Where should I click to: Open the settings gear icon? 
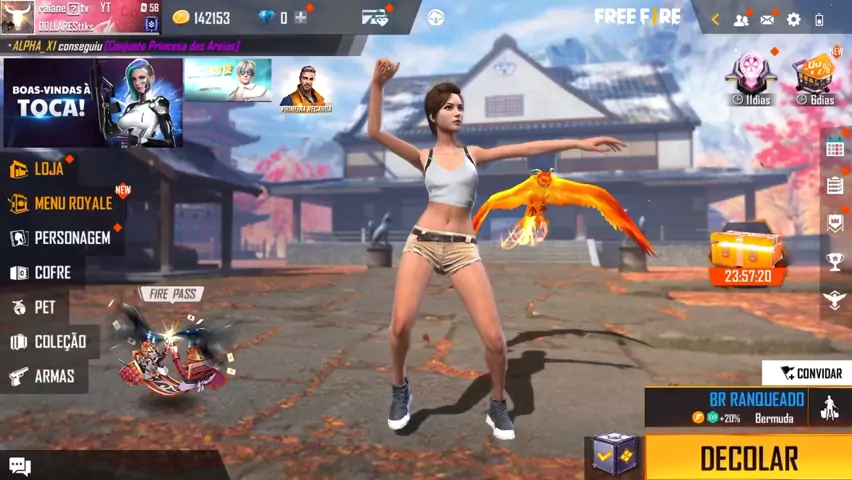[x=794, y=19]
